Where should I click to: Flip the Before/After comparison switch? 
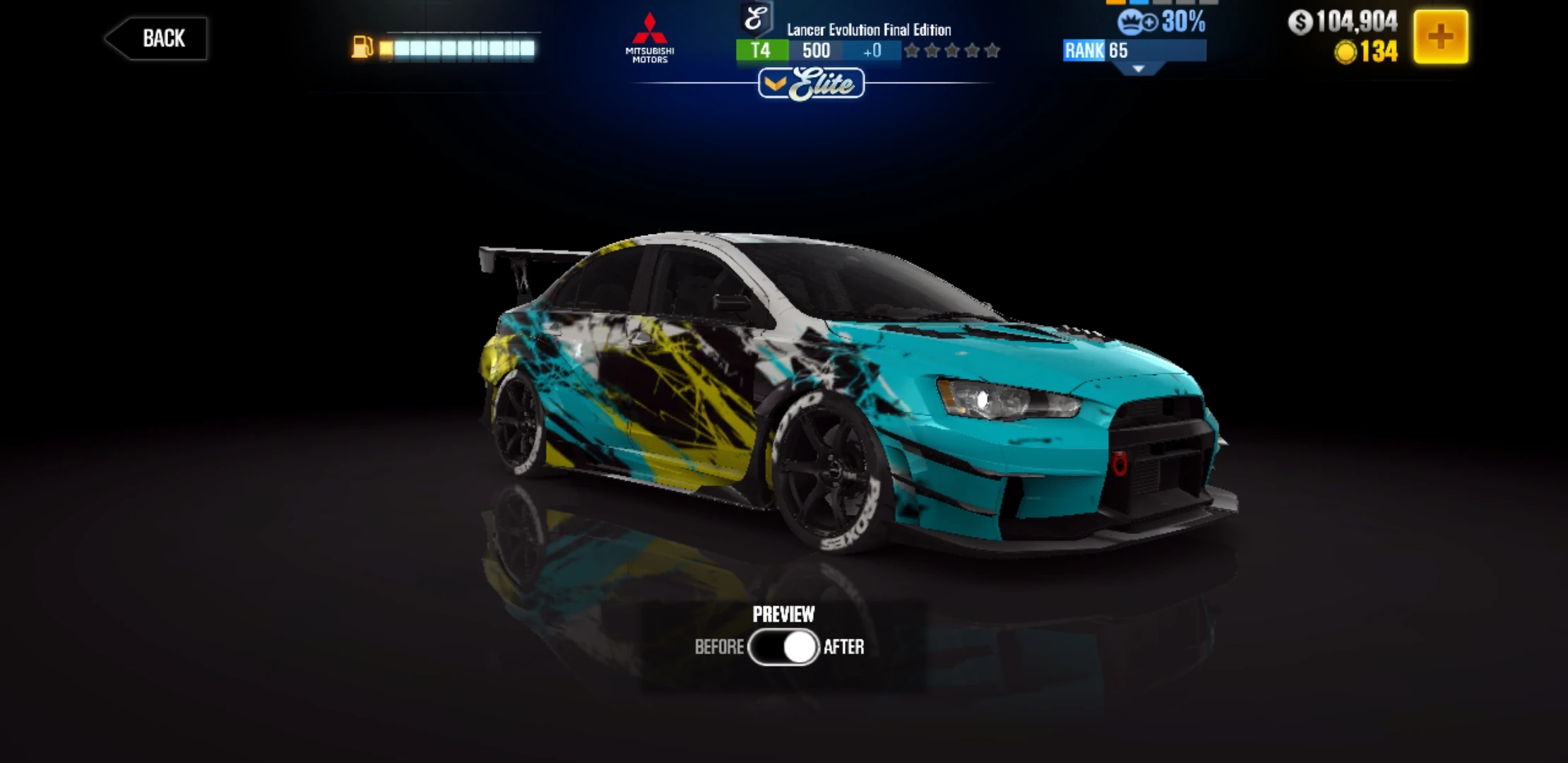pos(783,646)
